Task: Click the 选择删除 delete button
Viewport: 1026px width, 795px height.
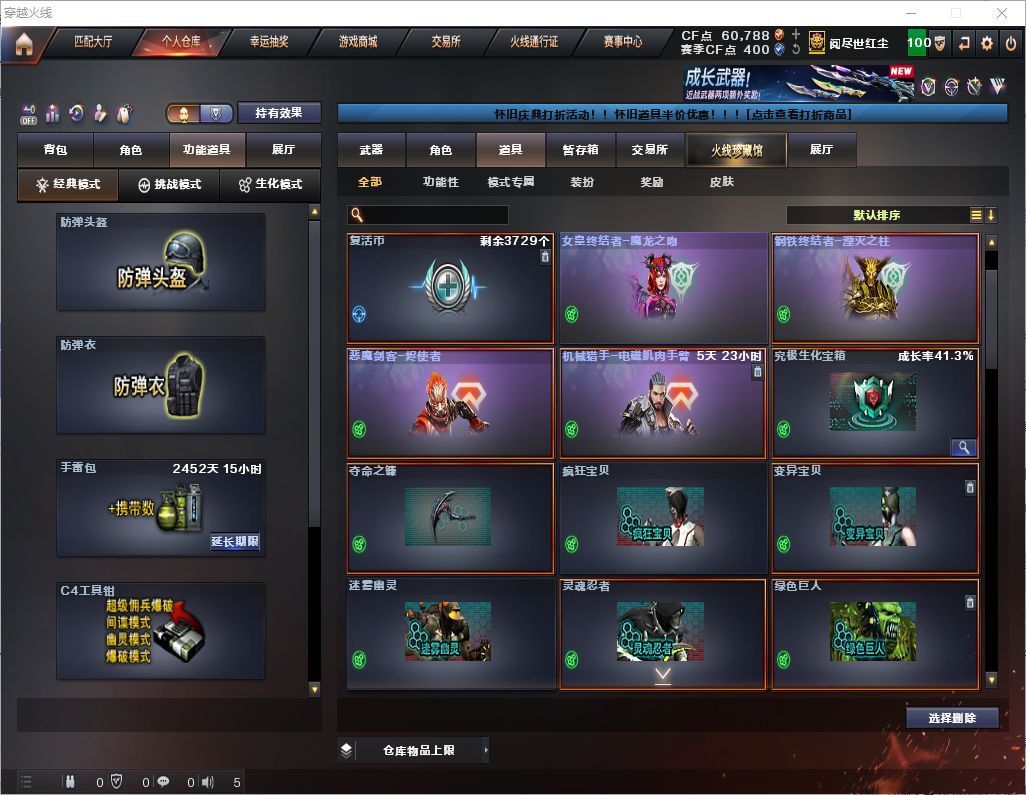Action: tap(952, 718)
